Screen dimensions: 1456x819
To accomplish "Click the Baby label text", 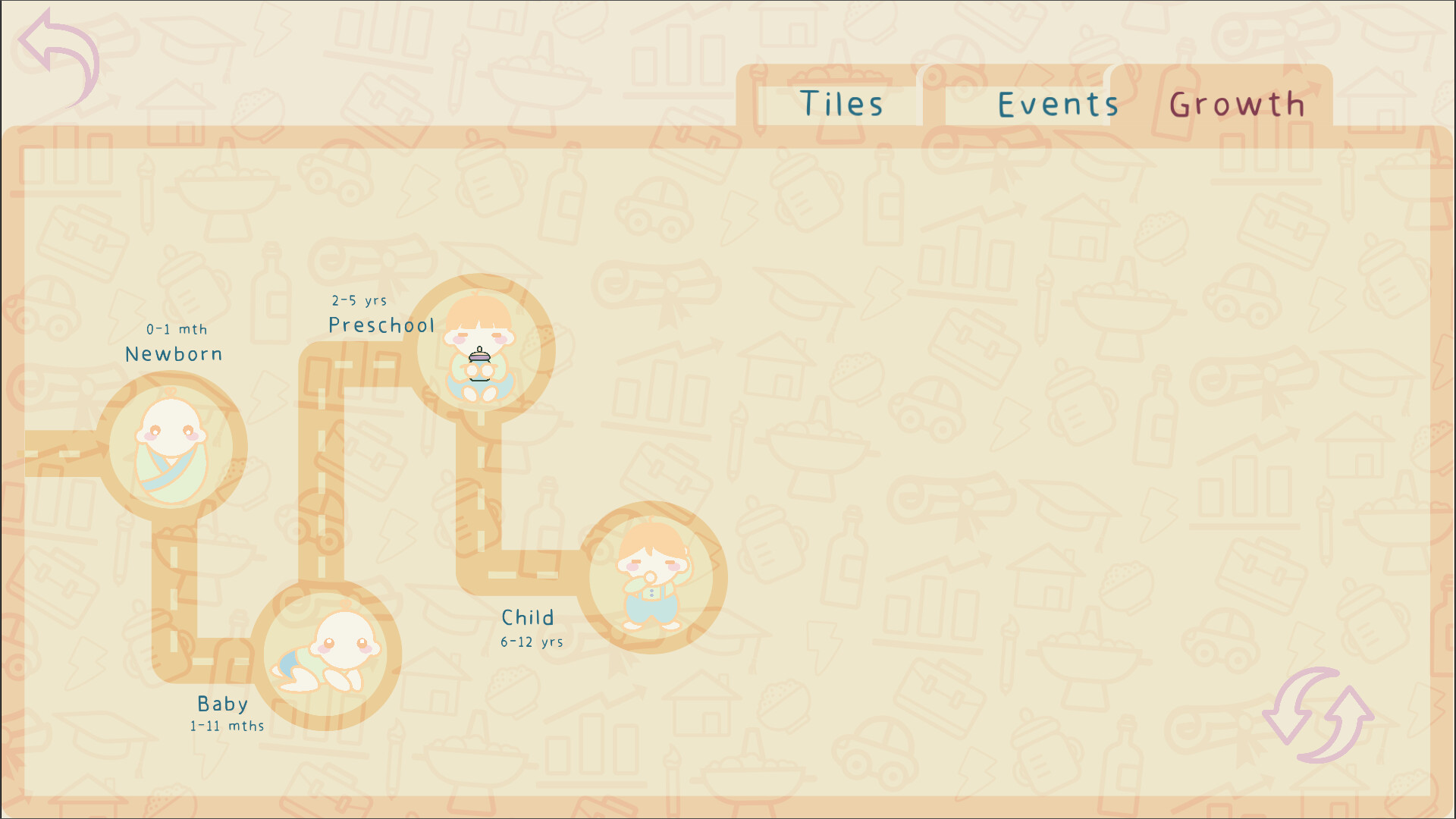I will click(221, 704).
